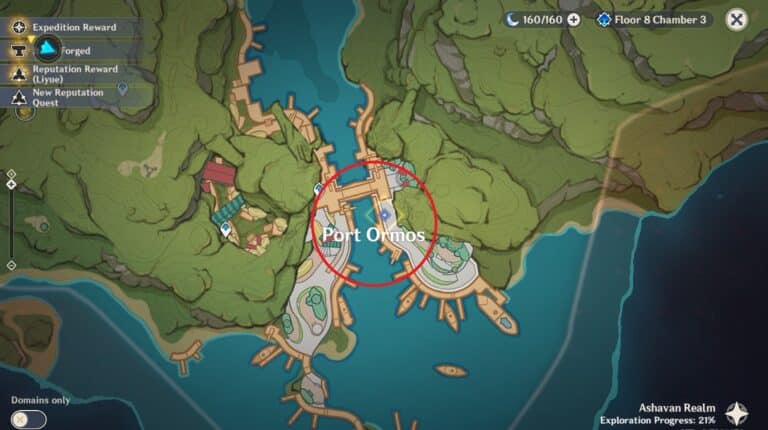Viewport: 768px width, 430px height.
Task: Select the teleport waypoint inside Port Ormos circle
Action: [x=384, y=213]
